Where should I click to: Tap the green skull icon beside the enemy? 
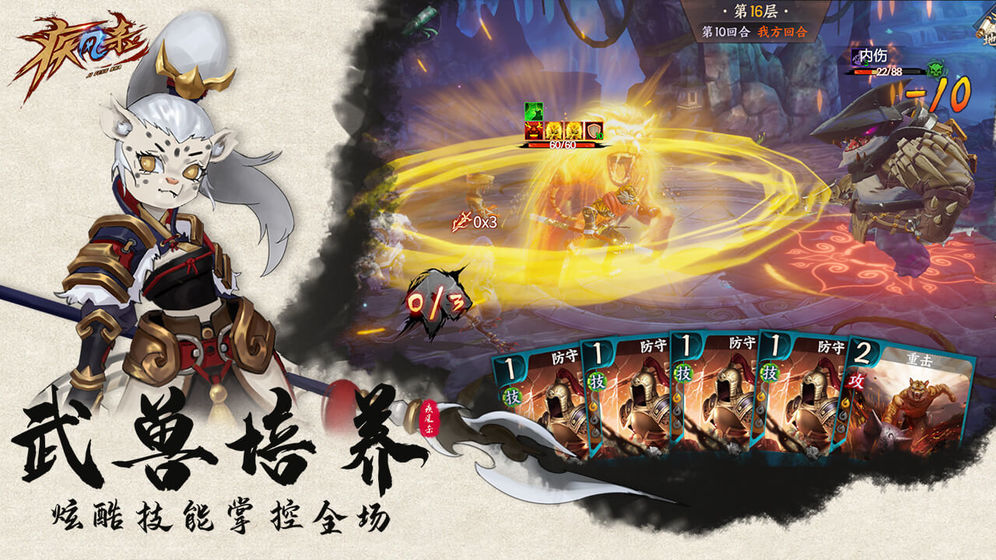[935, 68]
